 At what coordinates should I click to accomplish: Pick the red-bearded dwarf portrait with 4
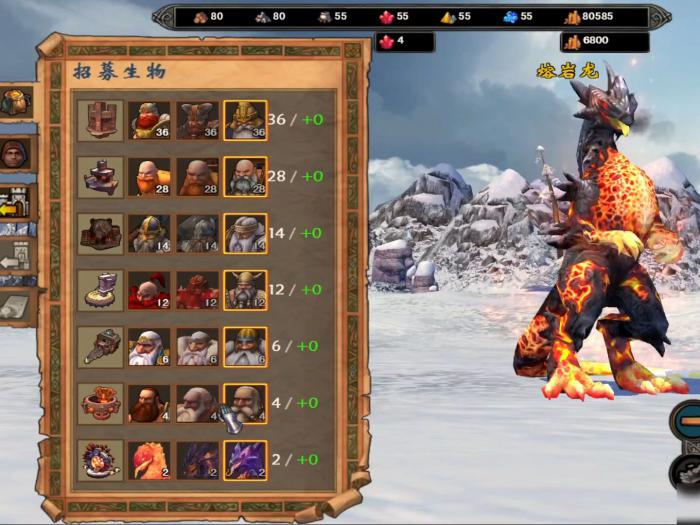click(x=149, y=403)
